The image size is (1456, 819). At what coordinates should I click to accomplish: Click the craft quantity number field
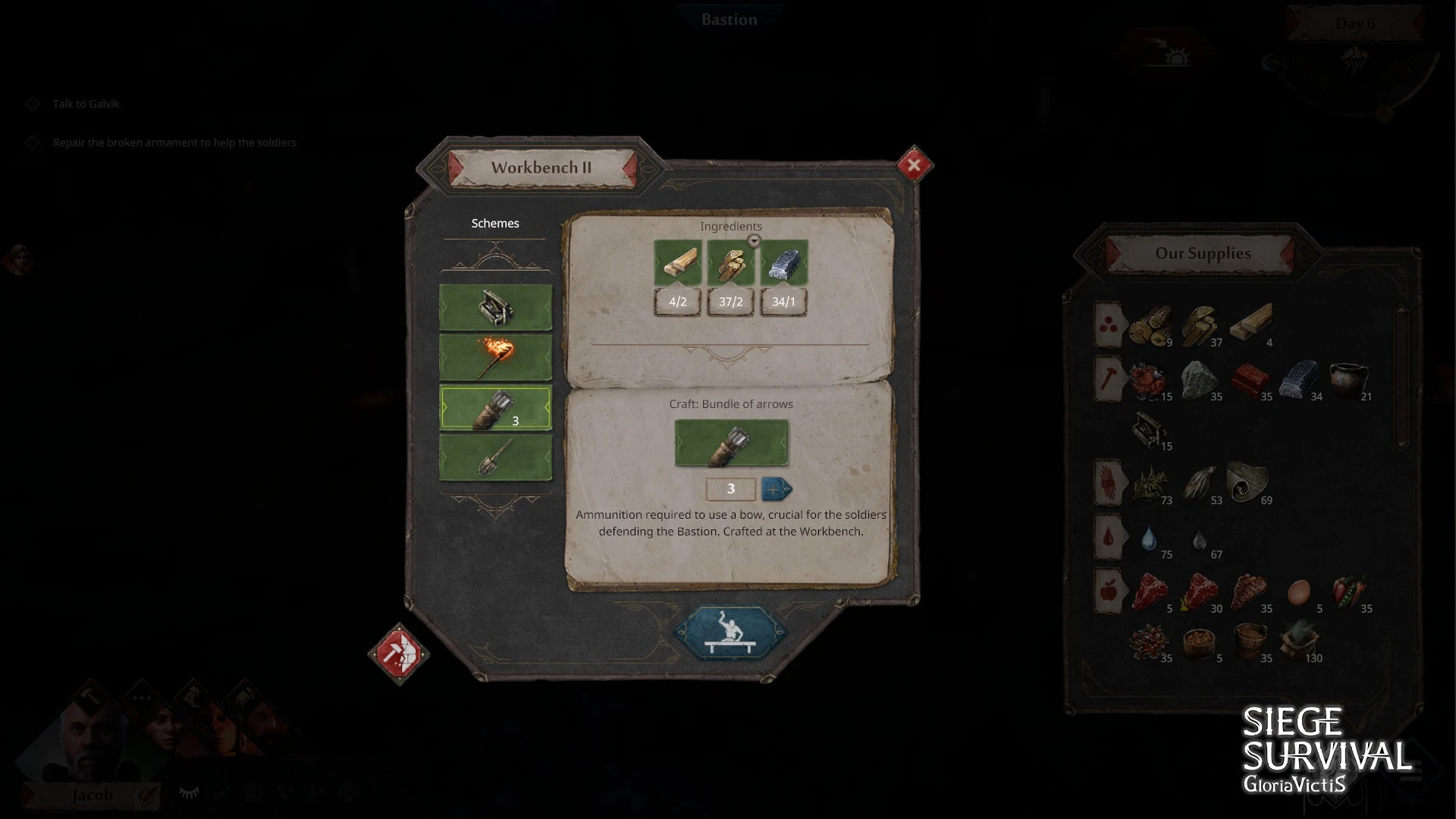tap(730, 489)
